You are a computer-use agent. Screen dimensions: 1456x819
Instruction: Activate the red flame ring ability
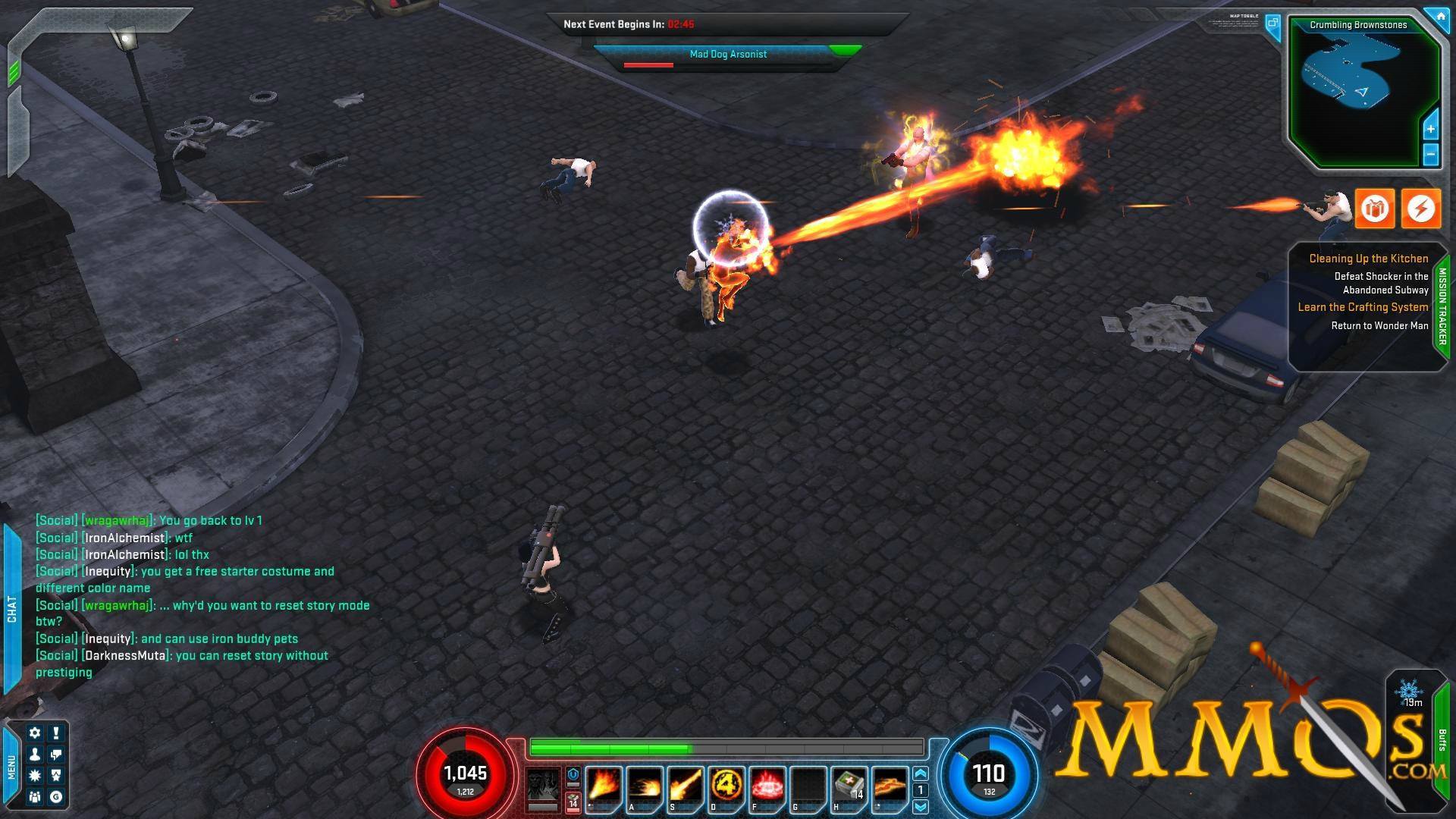[766, 786]
